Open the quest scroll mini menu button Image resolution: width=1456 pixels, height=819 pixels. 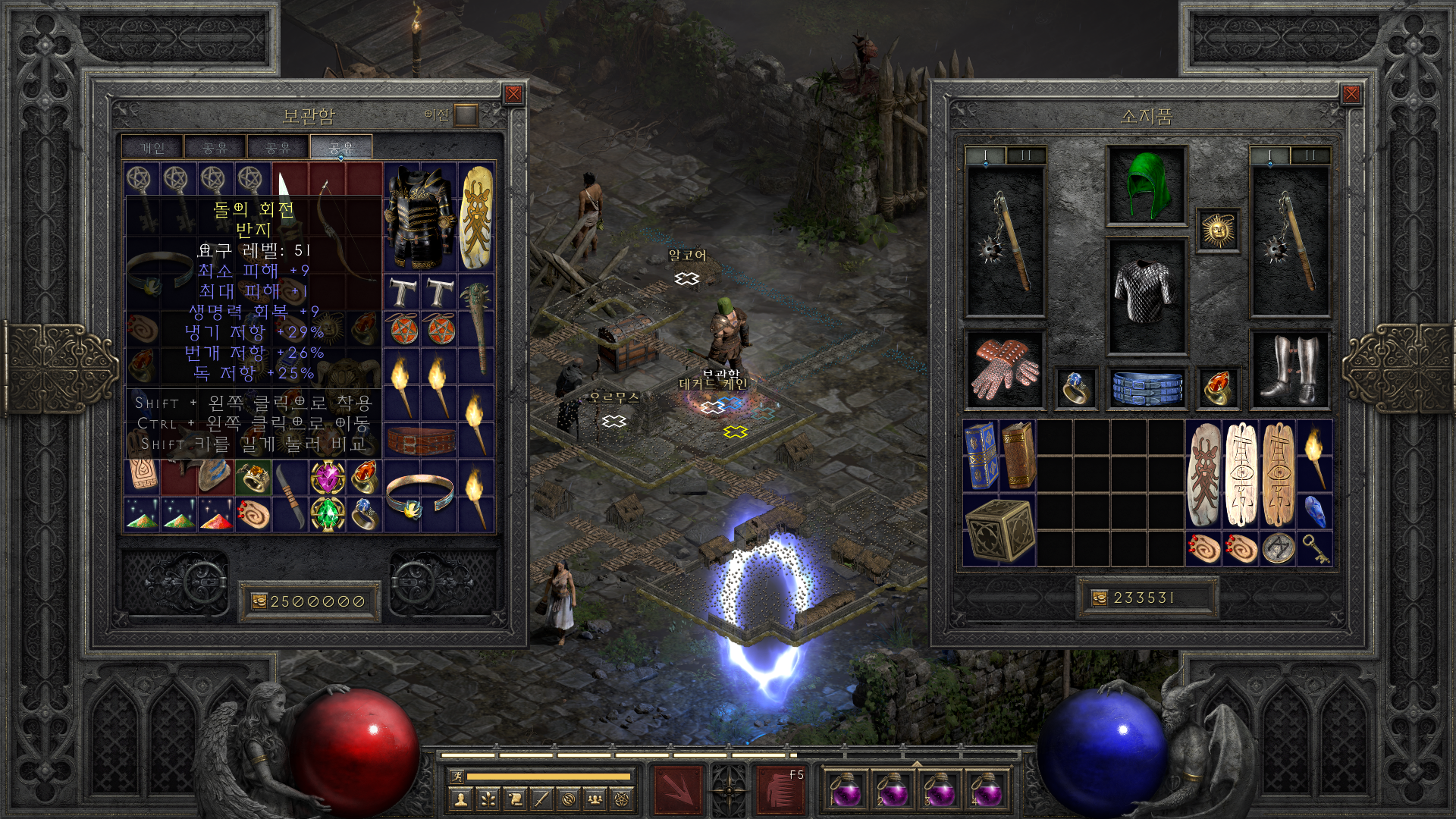click(514, 799)
